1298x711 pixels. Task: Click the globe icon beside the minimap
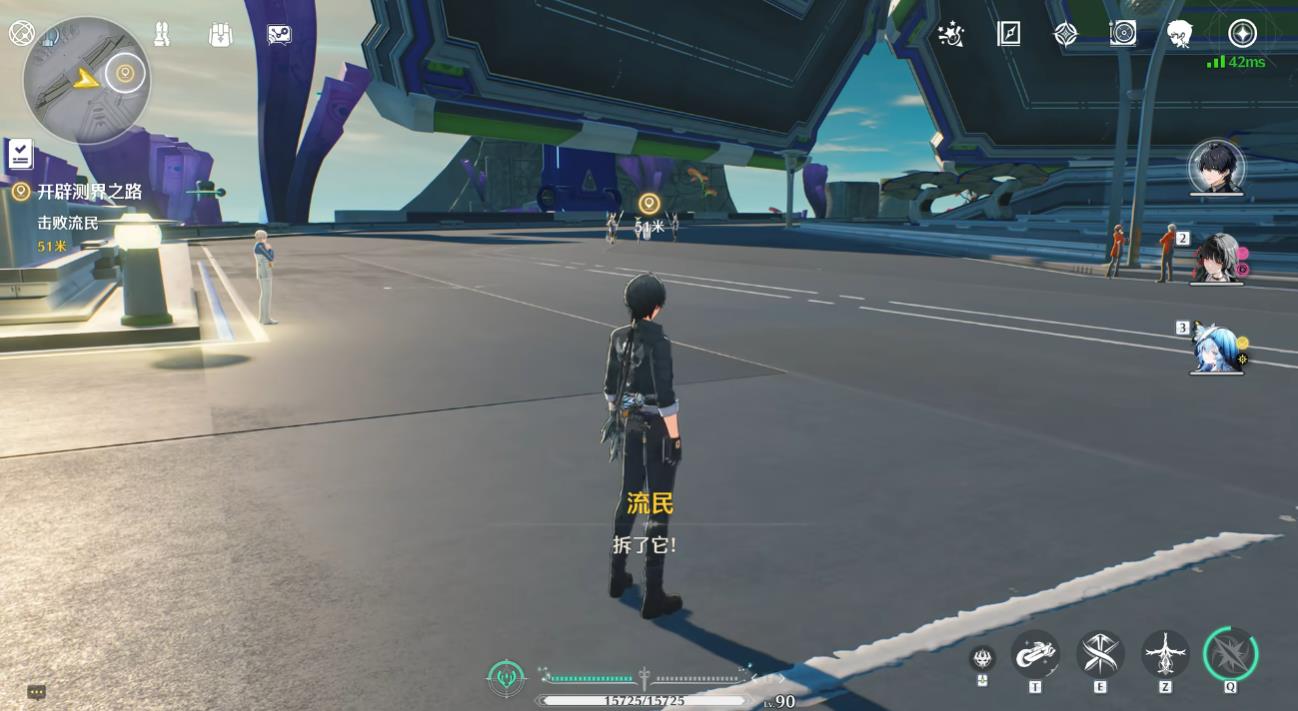(21, 33)
